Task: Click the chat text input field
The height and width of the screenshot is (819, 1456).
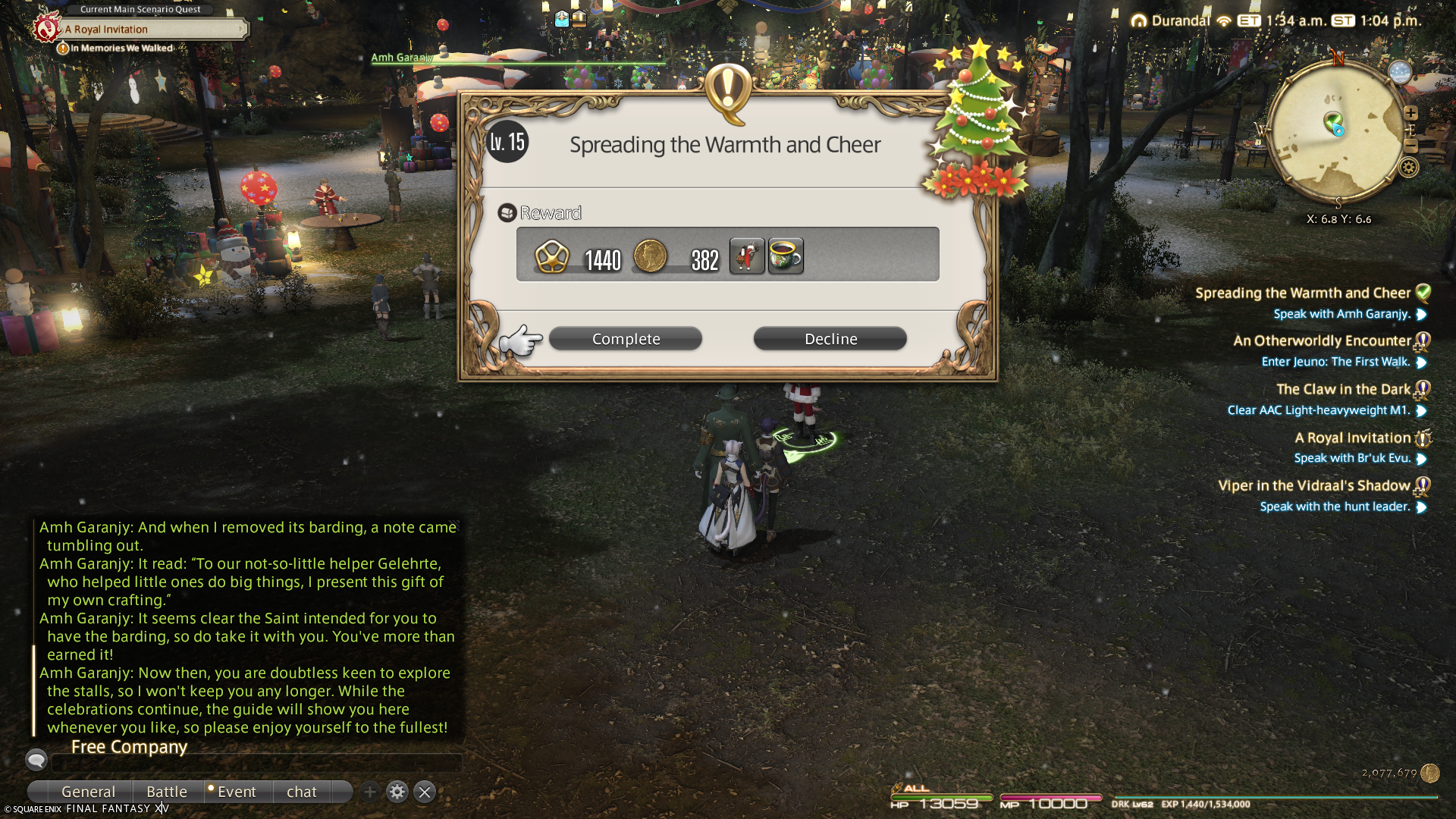Action: pyautogui.click(x=258, y=763)
